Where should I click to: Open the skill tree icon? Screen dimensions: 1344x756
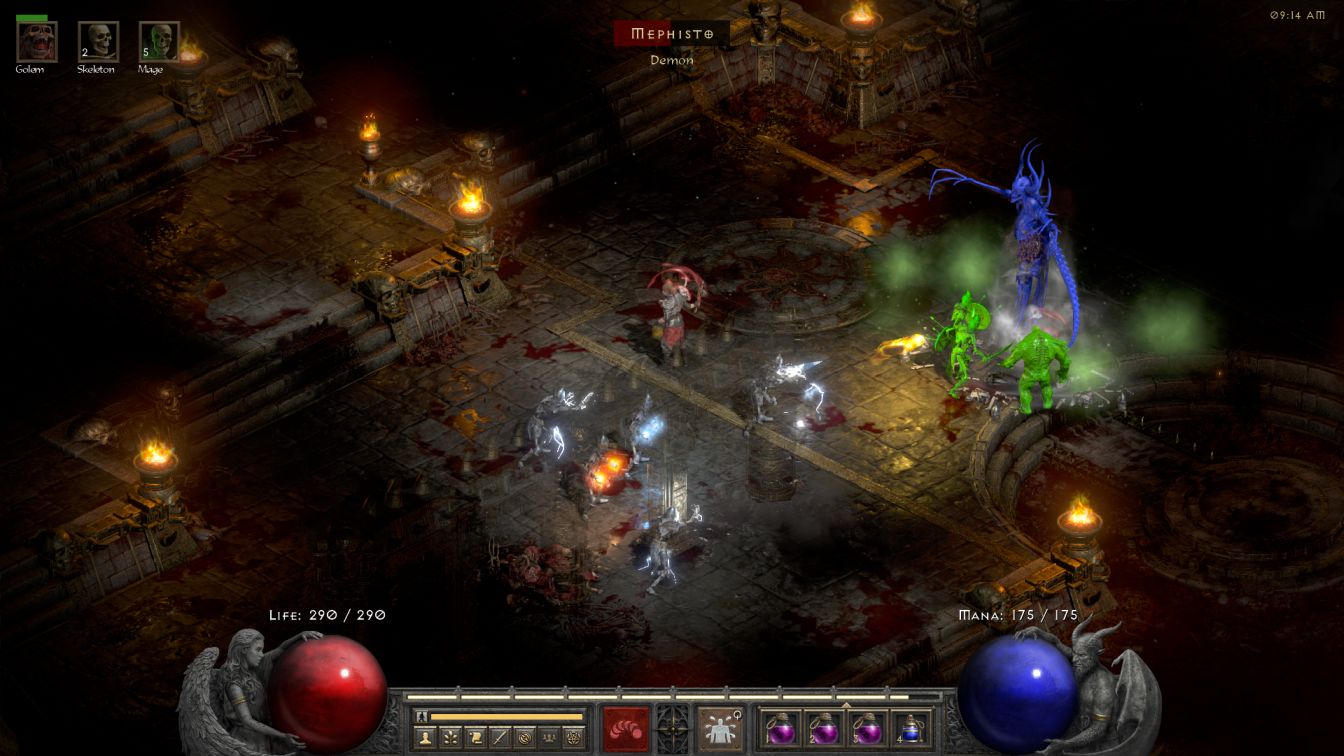(450, 737)
